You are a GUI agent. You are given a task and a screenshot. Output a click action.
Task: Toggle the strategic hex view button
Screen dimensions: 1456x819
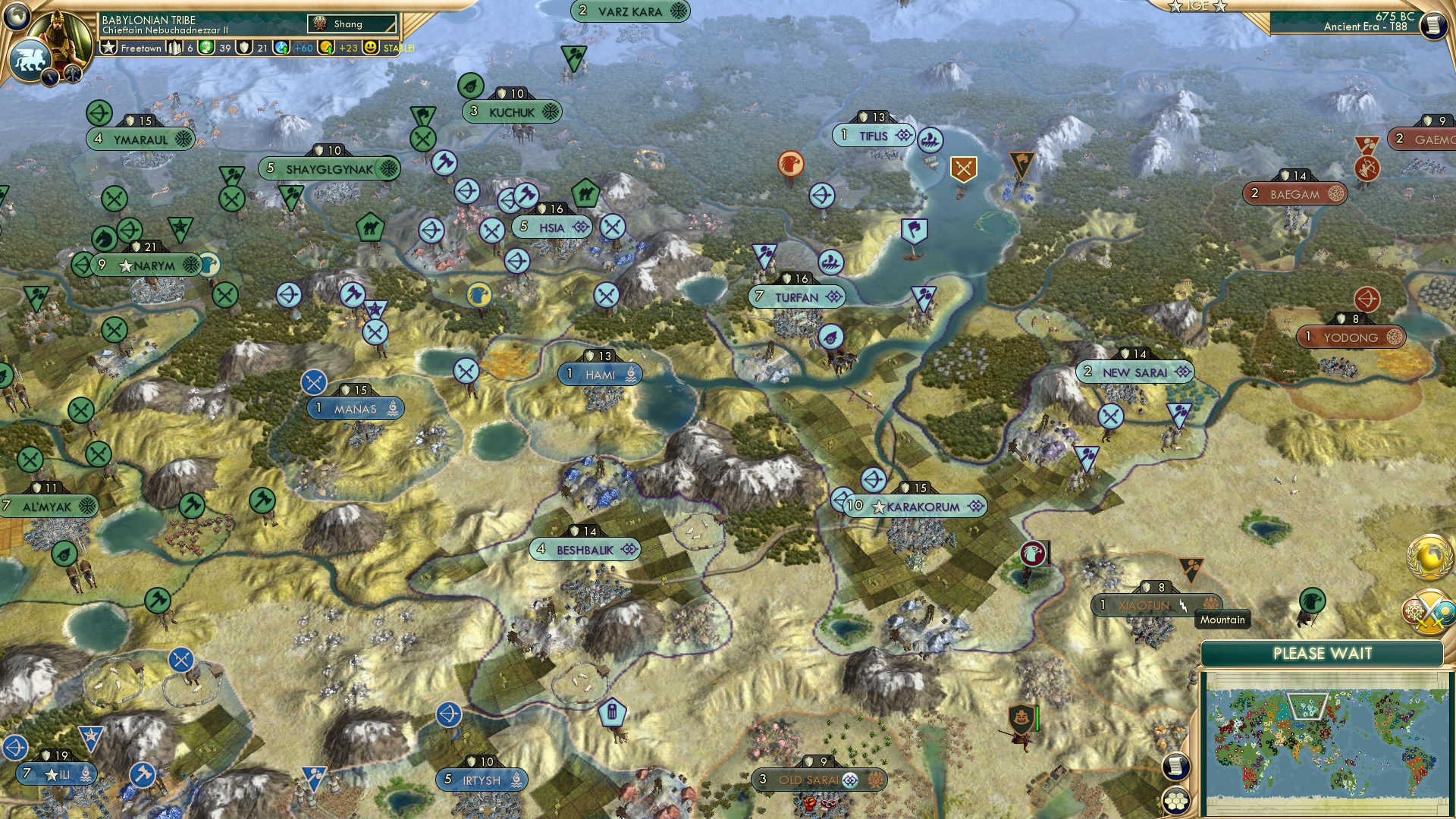(1176, 802)
